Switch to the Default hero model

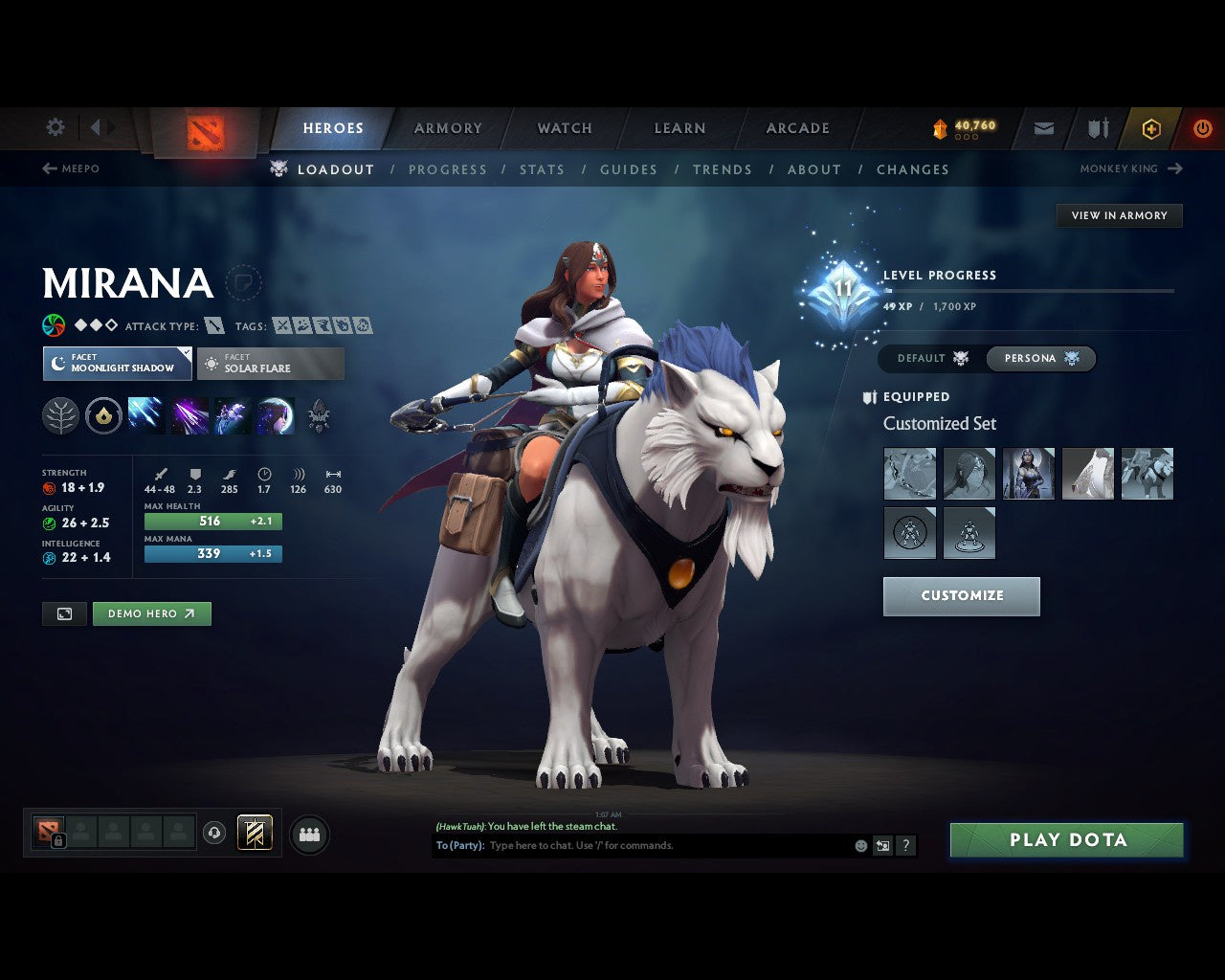[932, 359]
